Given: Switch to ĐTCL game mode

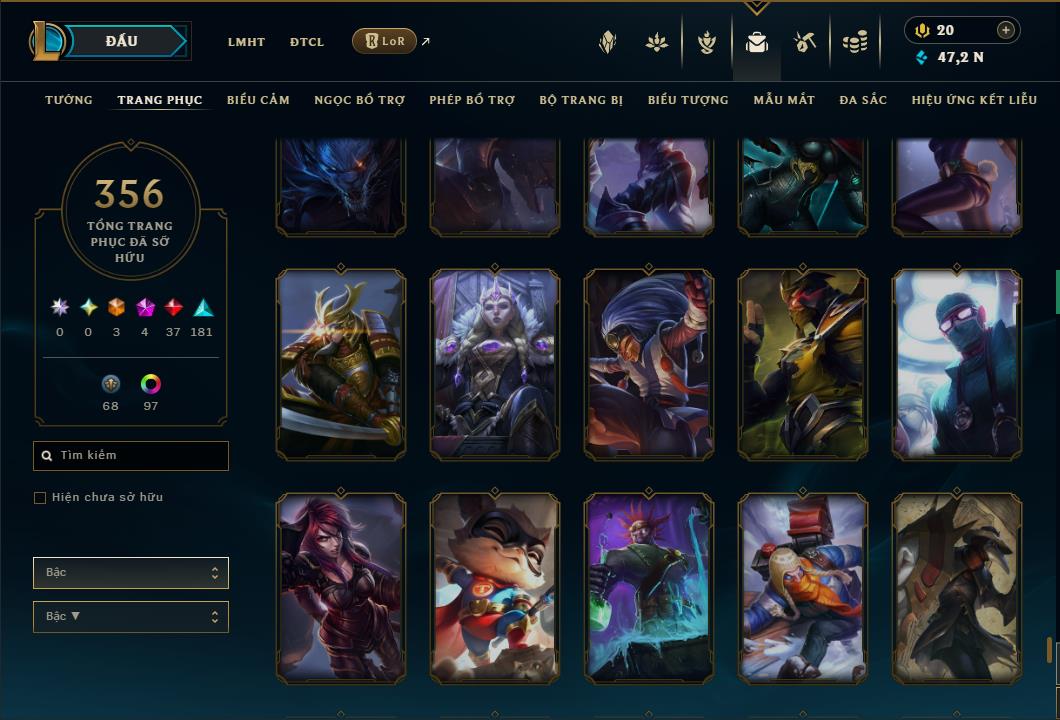Looking at the screenshot, I should [307, 42].
